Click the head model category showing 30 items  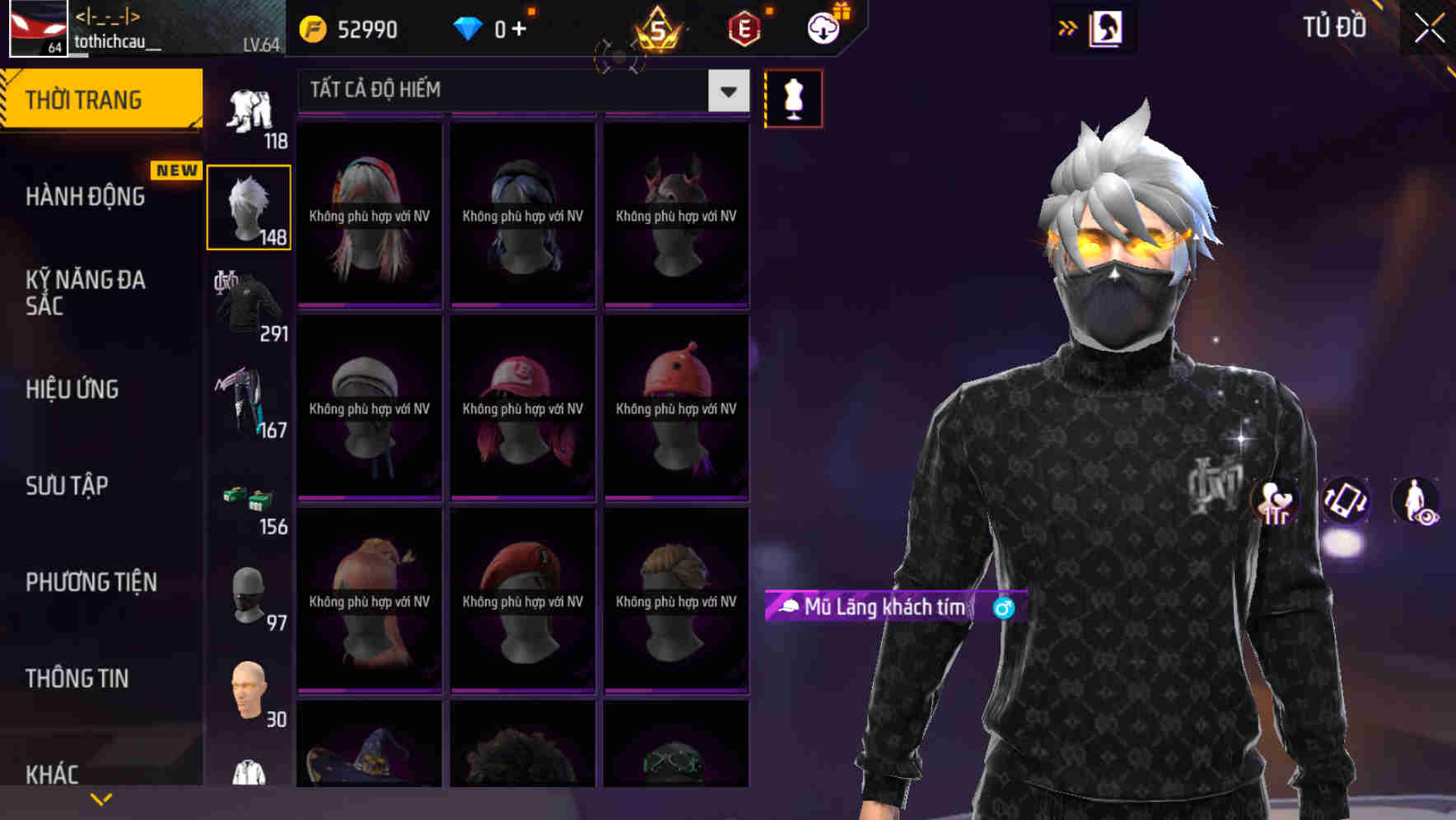click(x=249, y=690)
